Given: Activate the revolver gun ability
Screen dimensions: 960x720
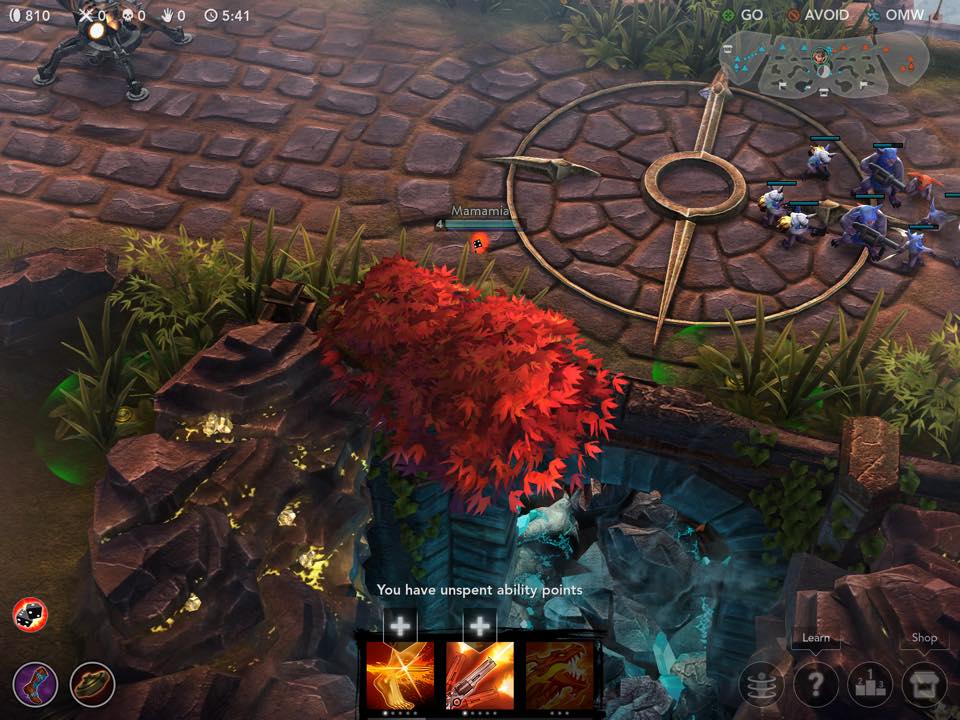Looking at the screenshot, I should click(480, 676).
